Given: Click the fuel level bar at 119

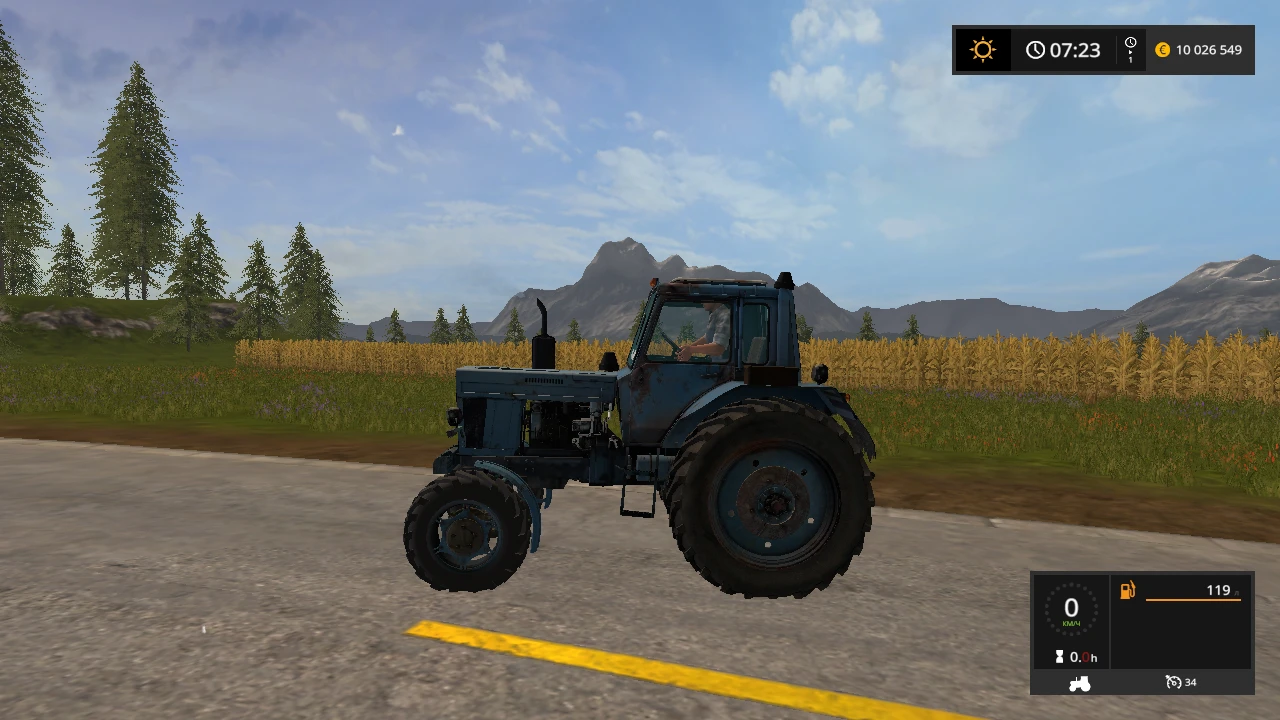Looking at the screenshot, I should pyautogui.click(x=1193, y=599).
